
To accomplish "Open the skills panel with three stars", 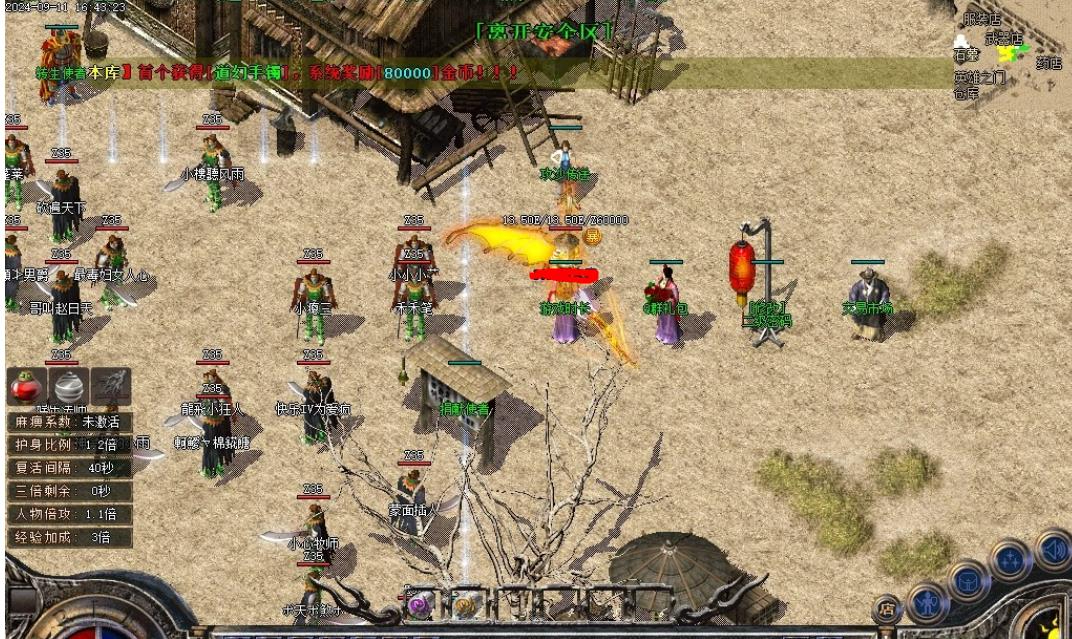I will (1011, 558).
